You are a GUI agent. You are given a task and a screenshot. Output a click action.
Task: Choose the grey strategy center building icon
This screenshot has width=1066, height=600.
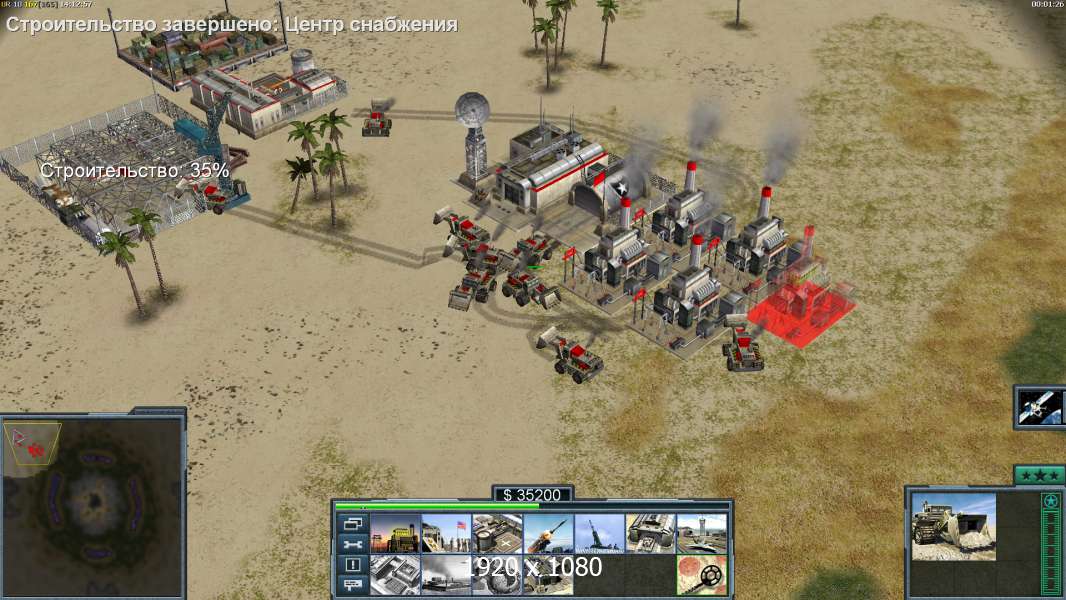[395, 575]
